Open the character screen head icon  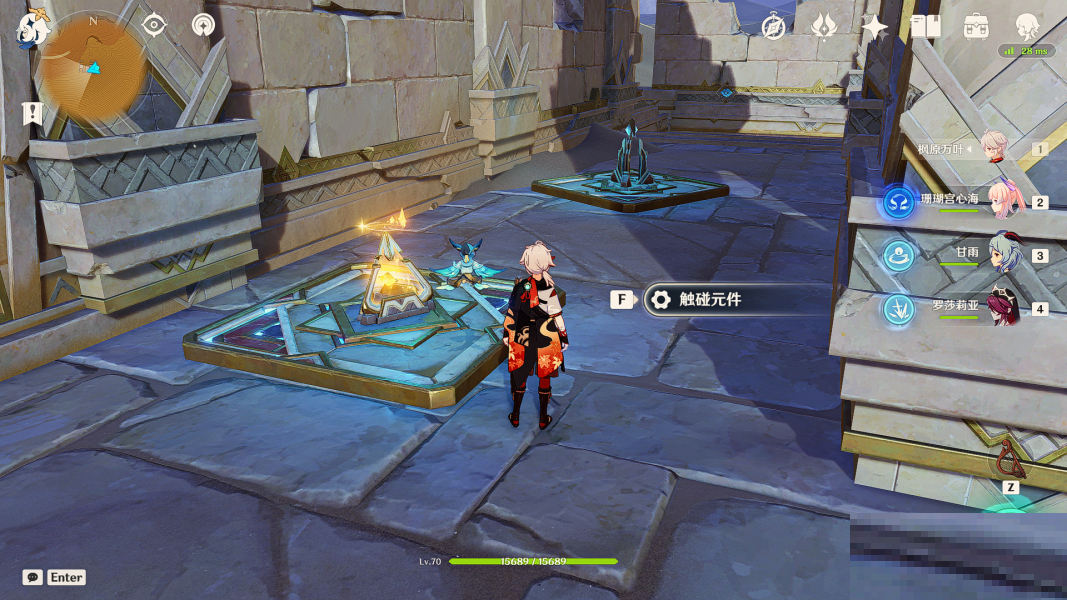(1027, 27)
